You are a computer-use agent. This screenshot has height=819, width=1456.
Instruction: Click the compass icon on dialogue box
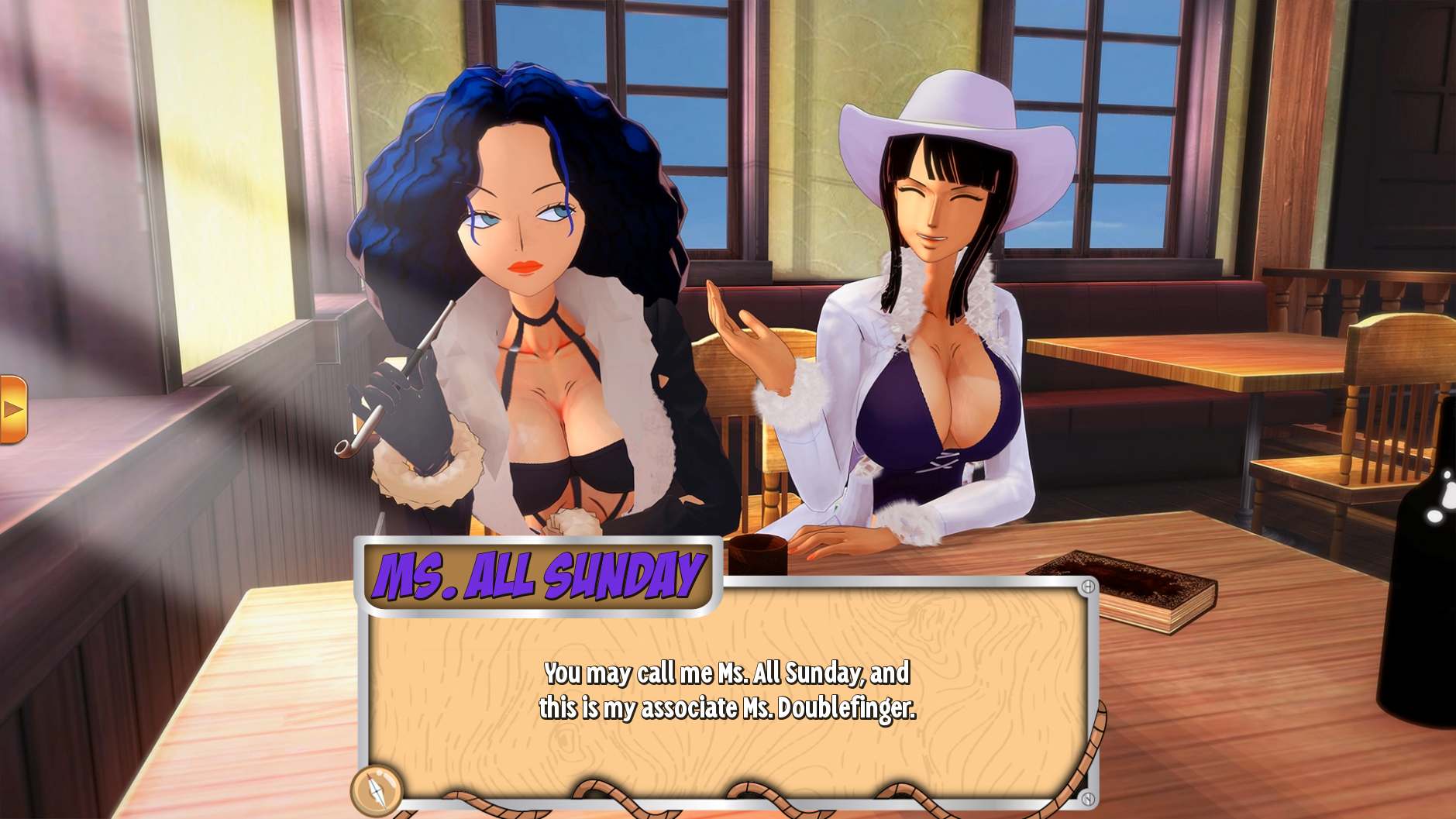(376, 789)
